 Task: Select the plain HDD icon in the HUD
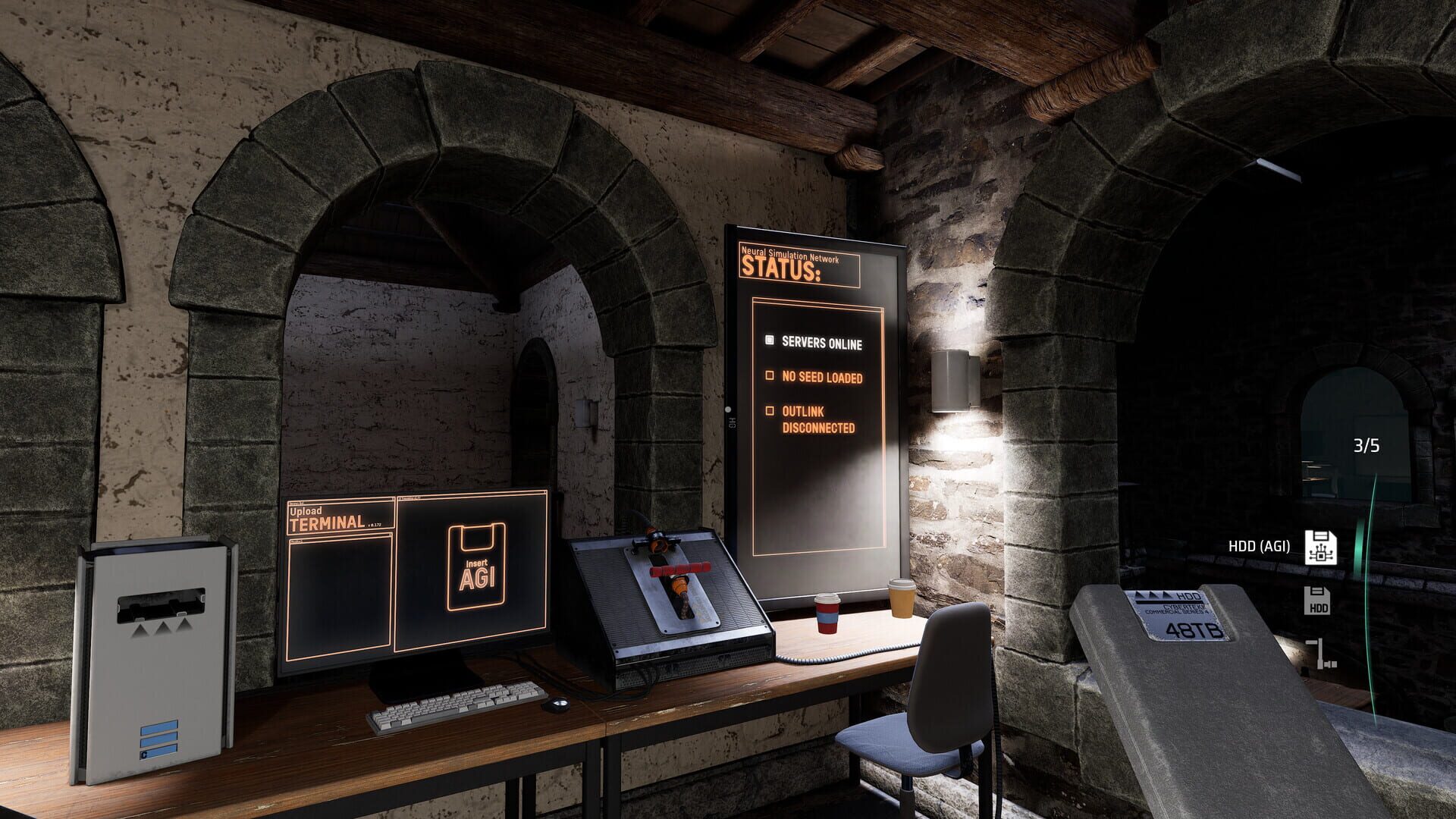1317,601
